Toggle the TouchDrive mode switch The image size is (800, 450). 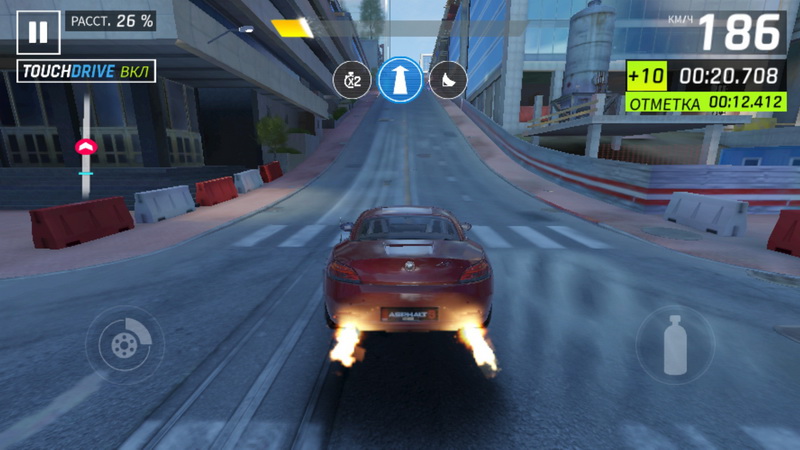click(87, 73)
